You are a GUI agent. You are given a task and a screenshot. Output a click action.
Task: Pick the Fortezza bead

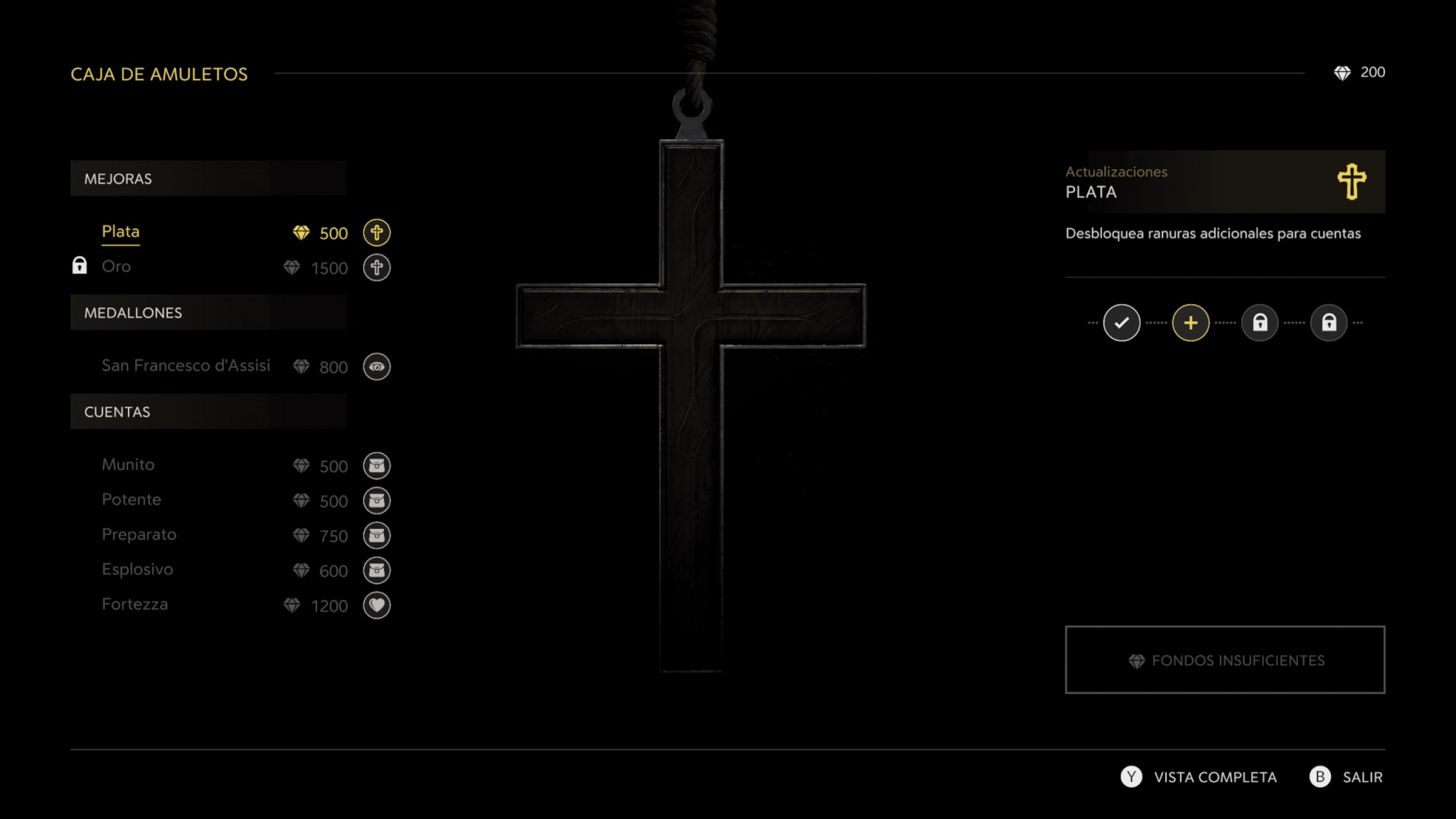coord(135,604)
